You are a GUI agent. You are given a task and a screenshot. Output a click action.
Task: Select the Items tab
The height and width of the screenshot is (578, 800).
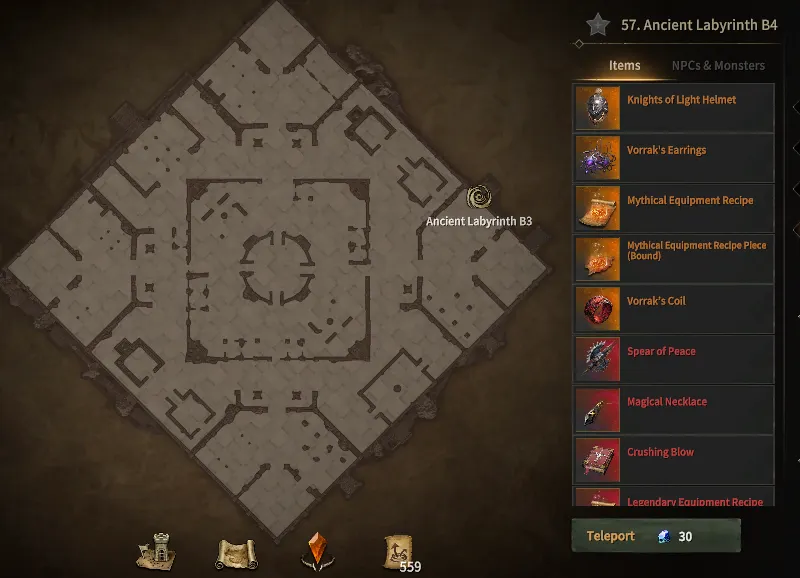pos(624,66)
